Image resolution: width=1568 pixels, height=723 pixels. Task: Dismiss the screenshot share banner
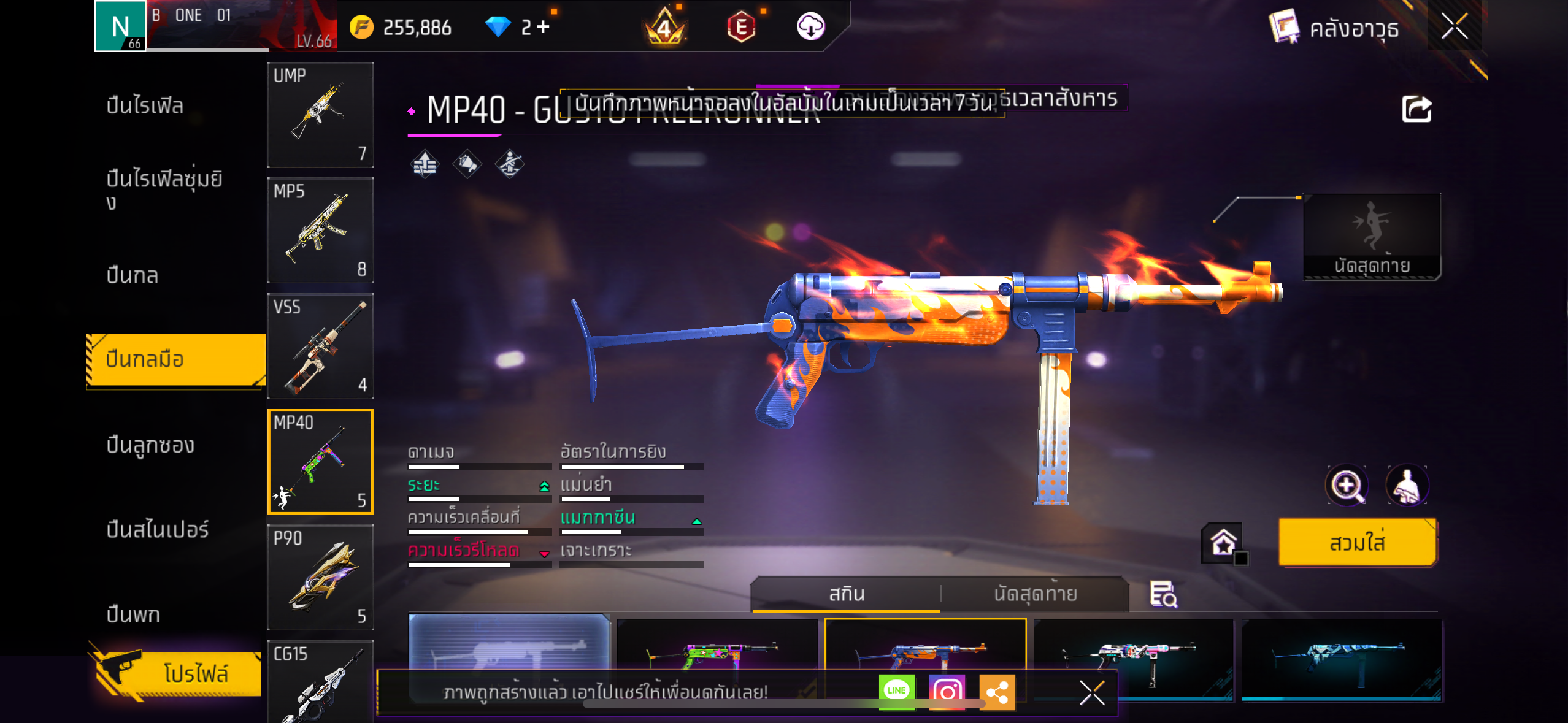[x=1092, y=693]
